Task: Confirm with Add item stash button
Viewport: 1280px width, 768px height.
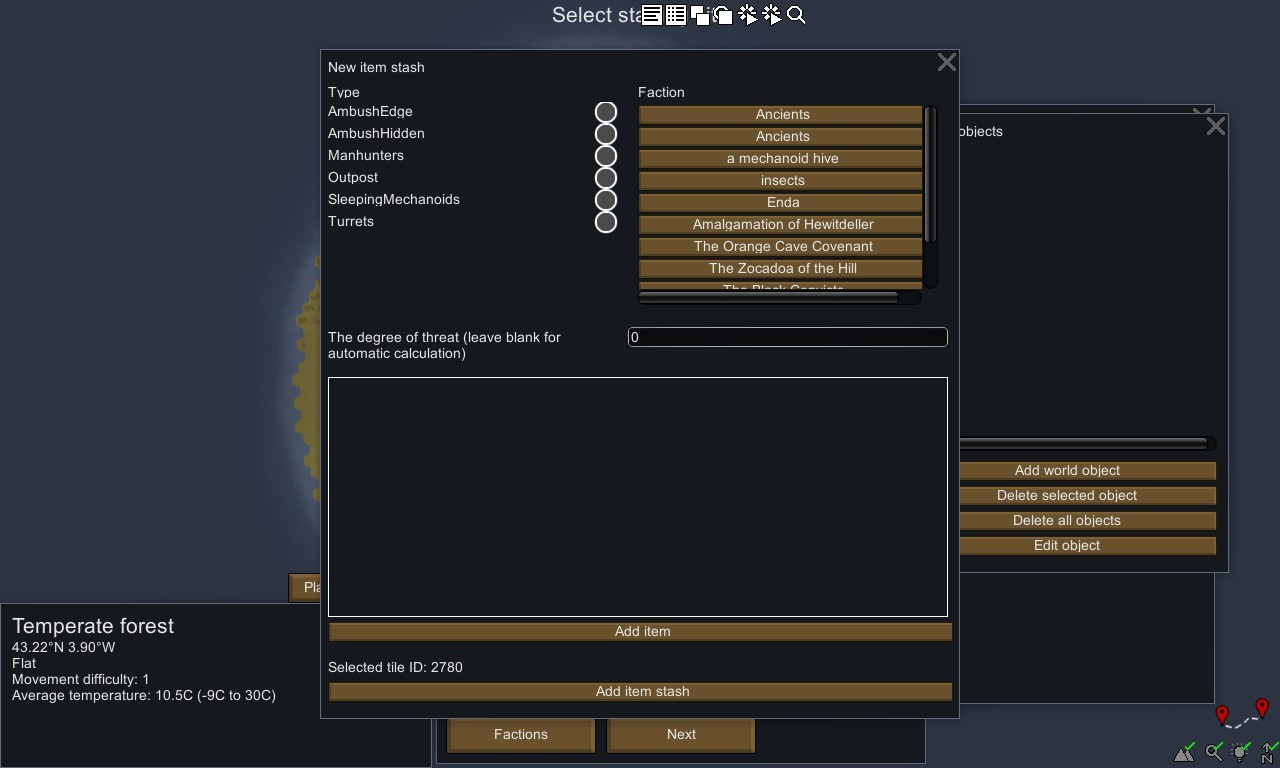Action: click(641, 692)
